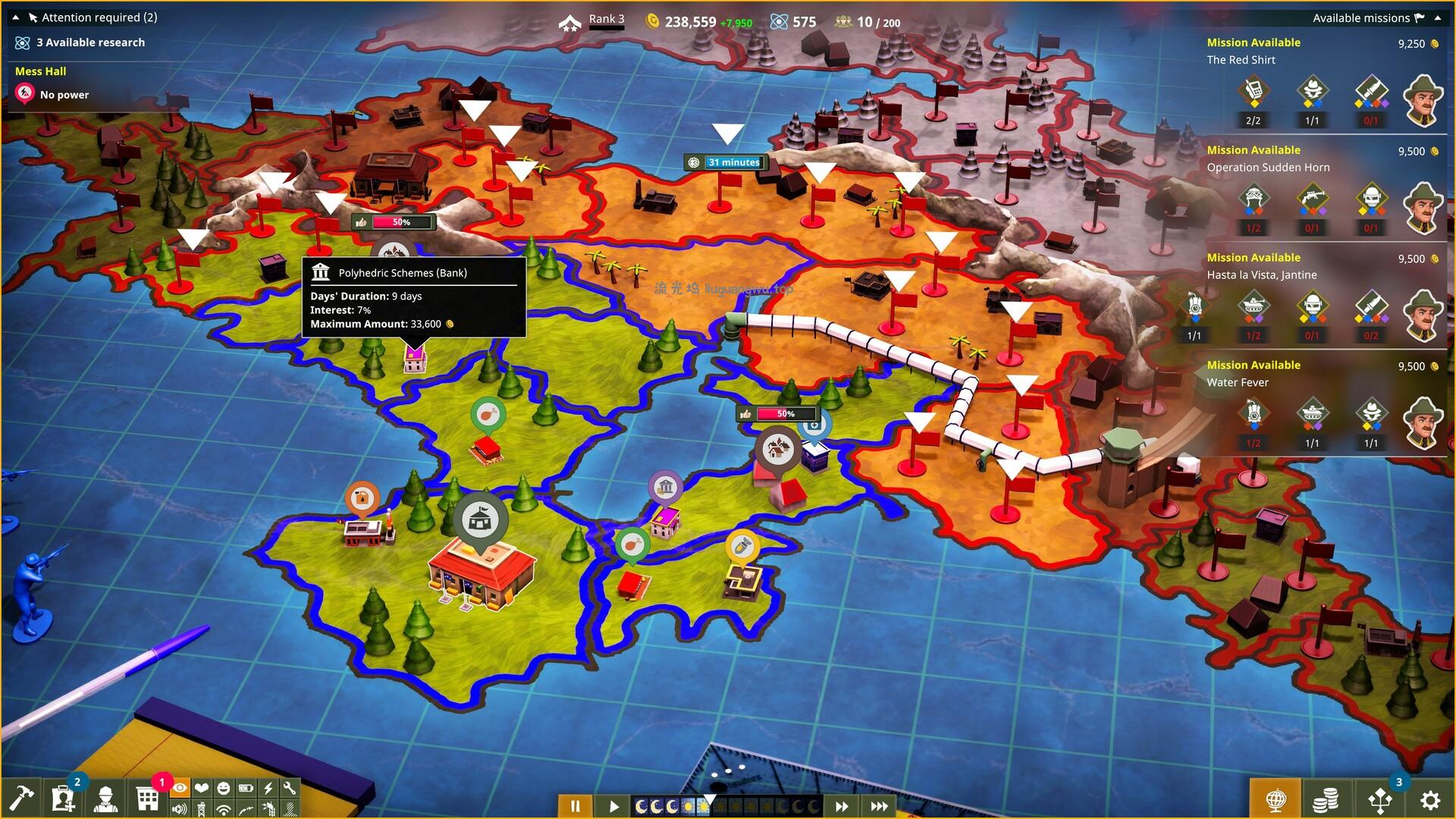This screenshot has height=819, width=1456.
Task: Click the Mess Hall No power warning
Action: point(62,95)
